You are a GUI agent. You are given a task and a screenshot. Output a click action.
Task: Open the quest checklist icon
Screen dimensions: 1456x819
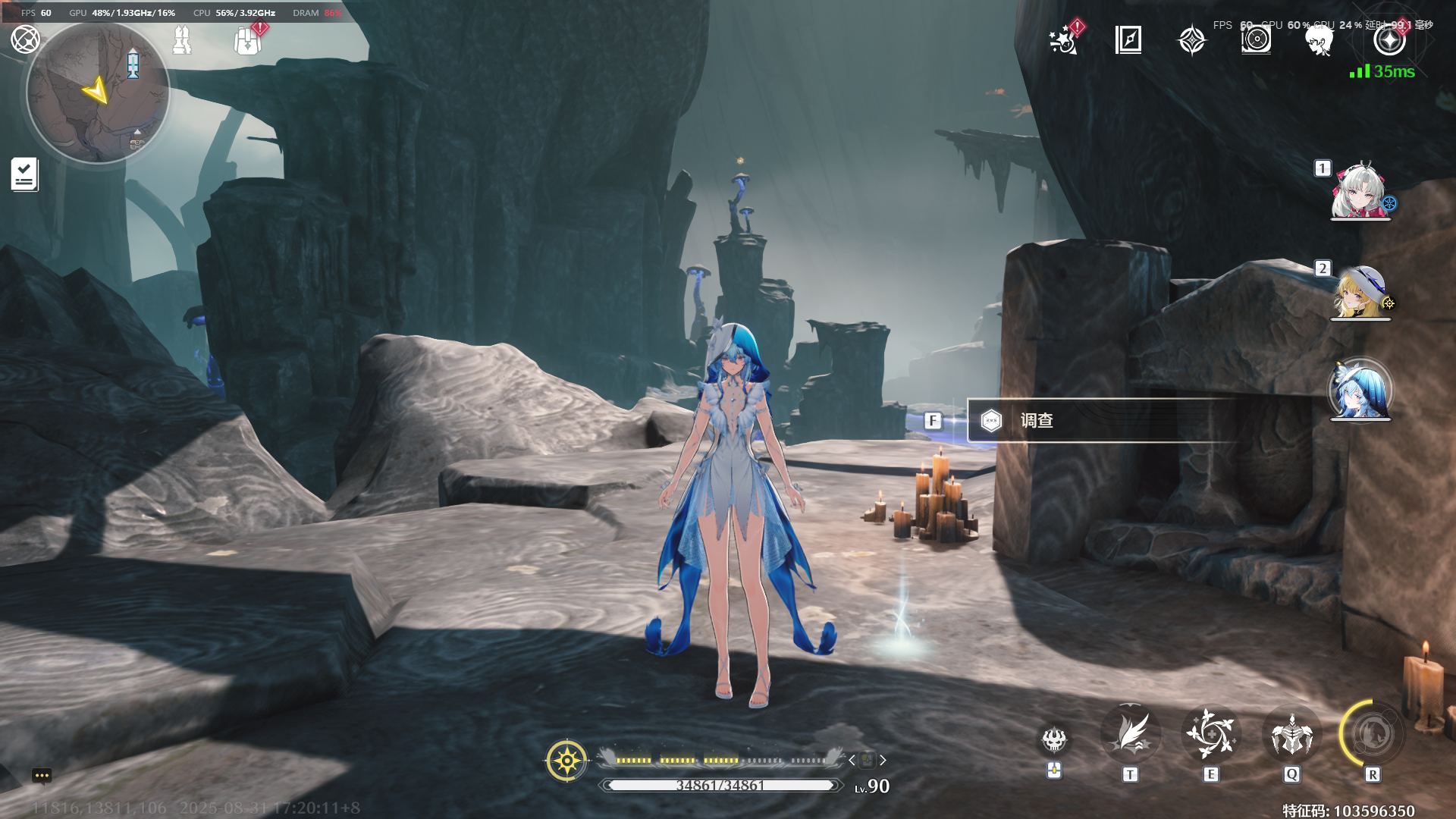24,174
